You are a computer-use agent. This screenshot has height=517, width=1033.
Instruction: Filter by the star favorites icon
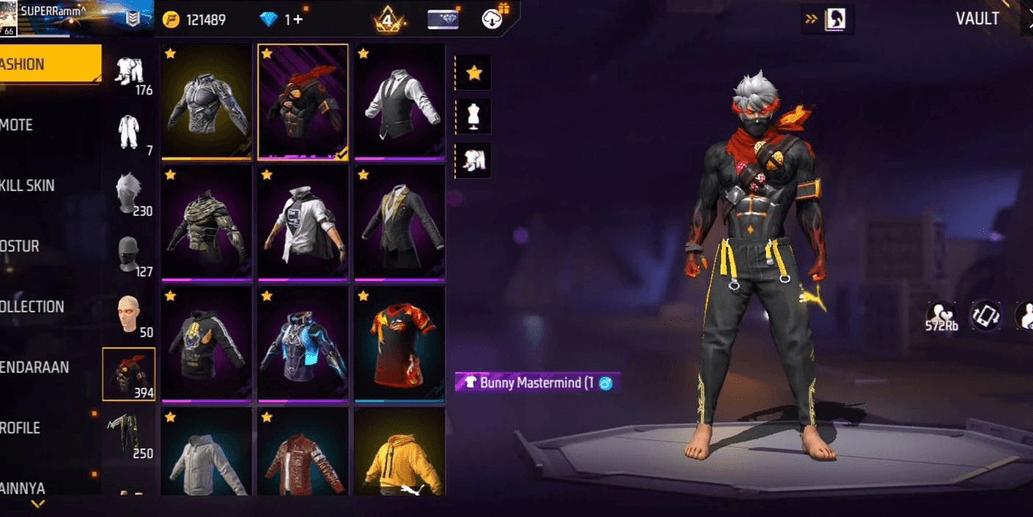click(474, 73)
